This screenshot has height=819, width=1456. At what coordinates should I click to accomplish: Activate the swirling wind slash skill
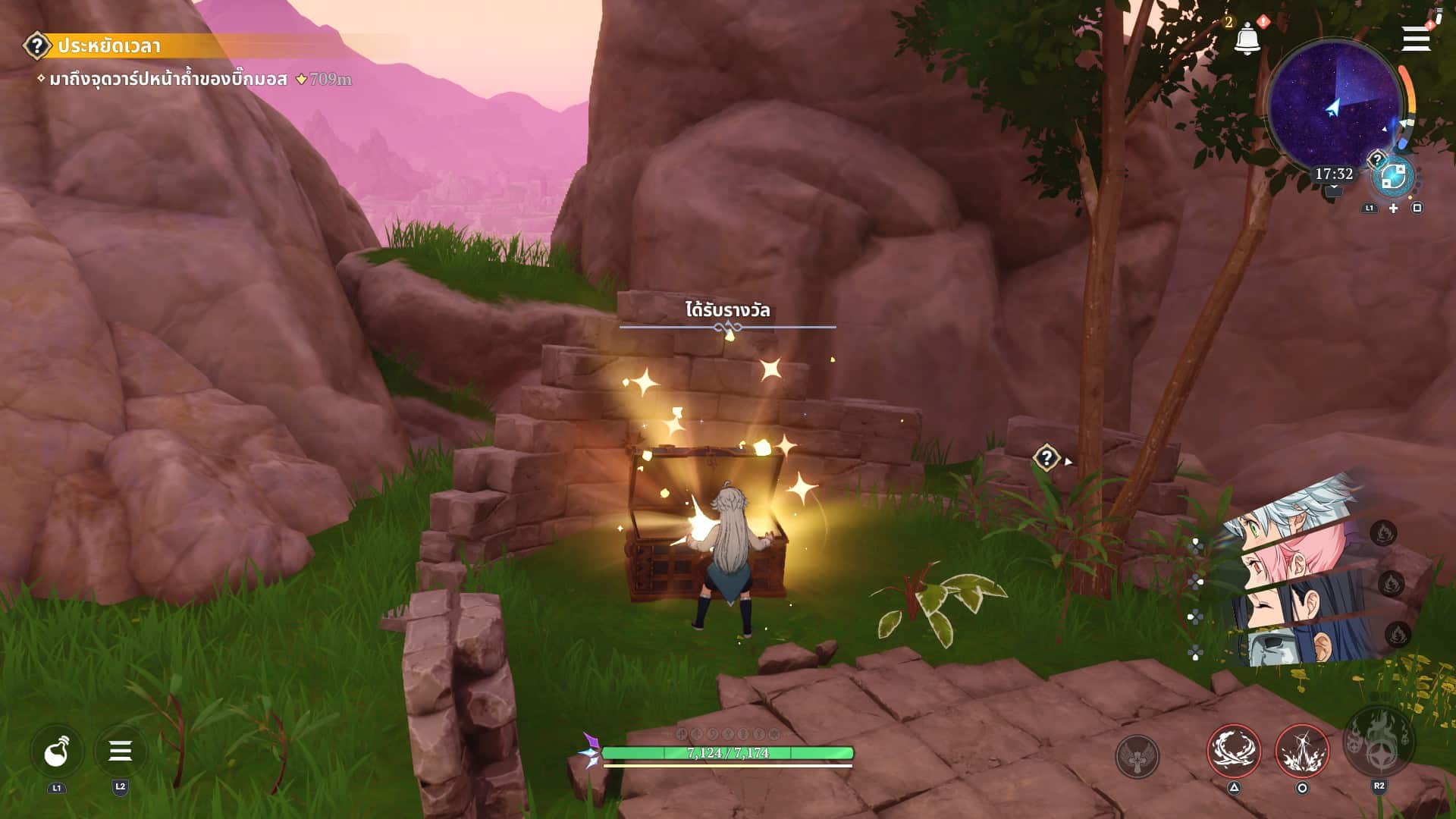[1234, 751]
